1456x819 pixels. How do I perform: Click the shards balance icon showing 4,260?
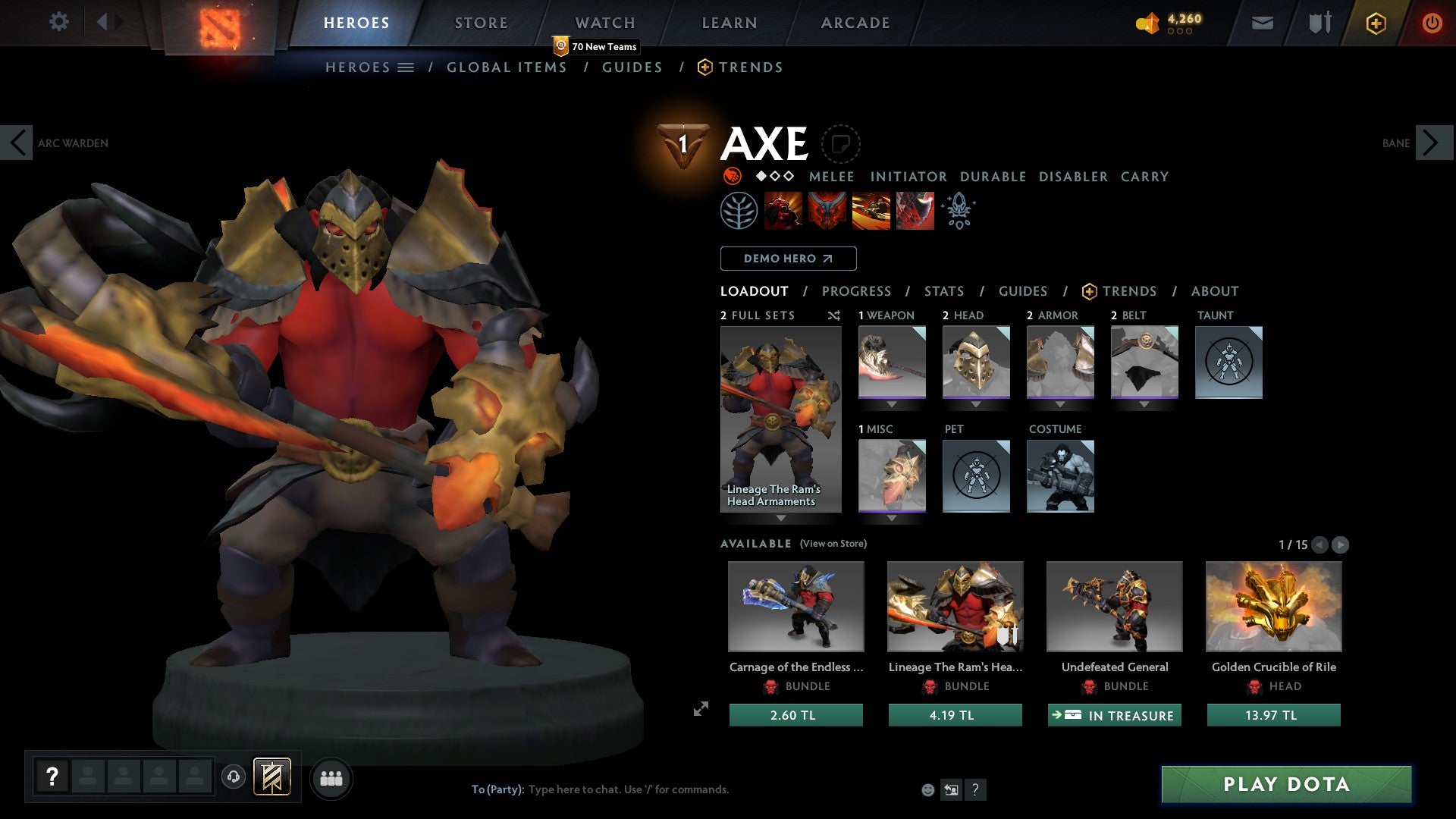pos(1148,23)
